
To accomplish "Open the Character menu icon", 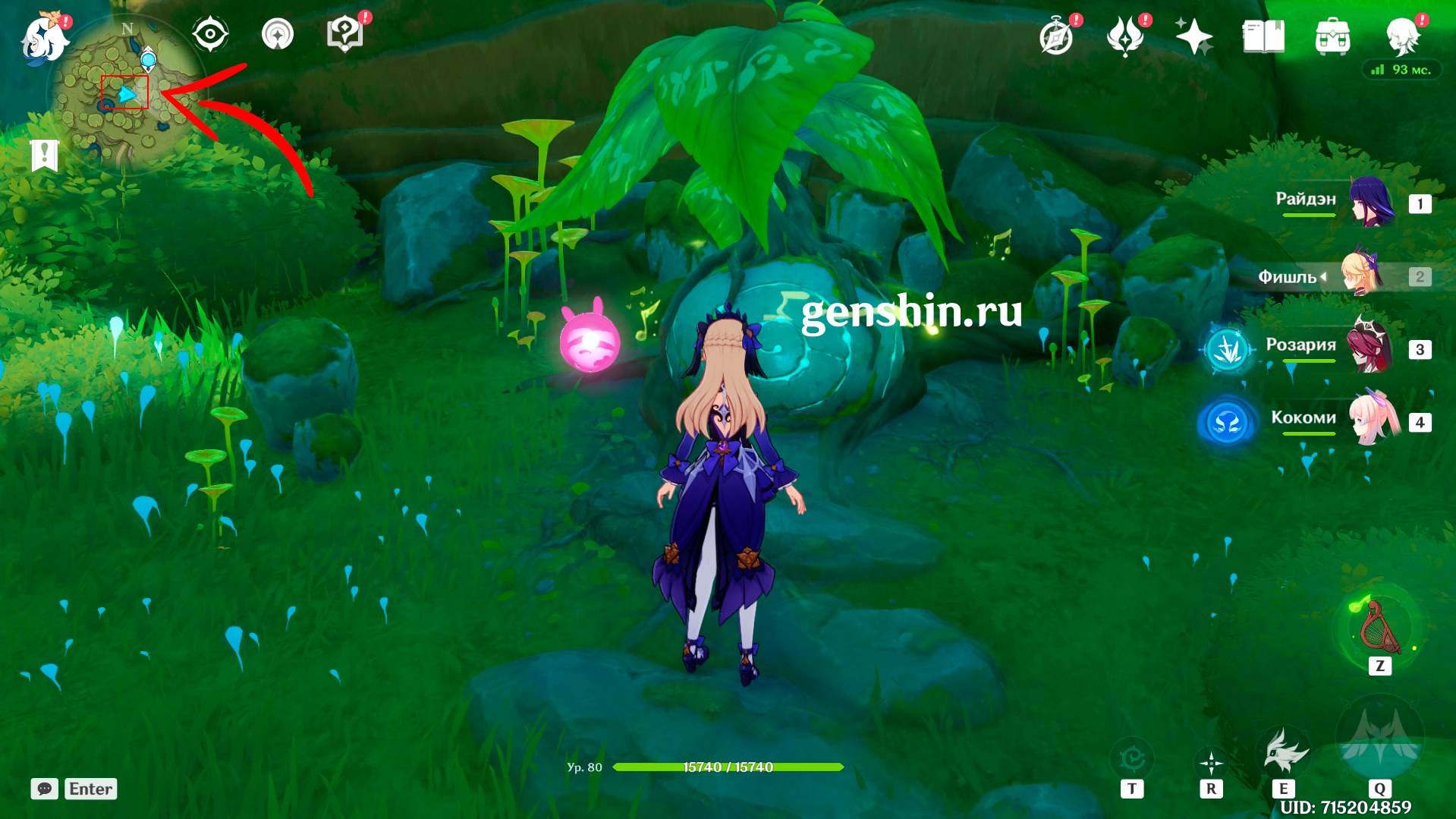I will click(1401, 36).
